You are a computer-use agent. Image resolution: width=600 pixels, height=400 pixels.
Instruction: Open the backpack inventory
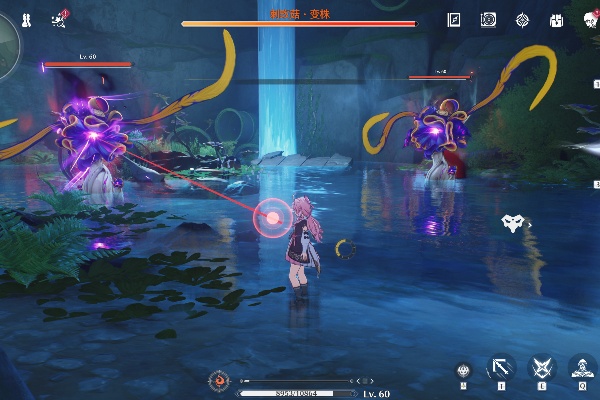coord(556,19)
